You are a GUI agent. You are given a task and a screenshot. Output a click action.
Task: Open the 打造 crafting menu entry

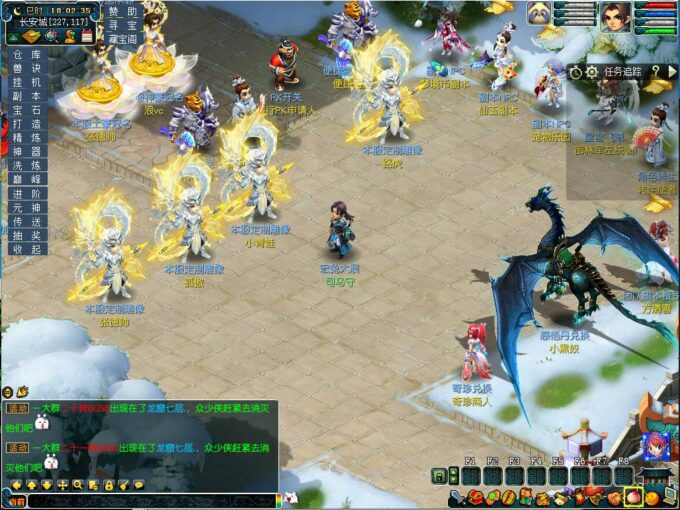click(28, 124)
